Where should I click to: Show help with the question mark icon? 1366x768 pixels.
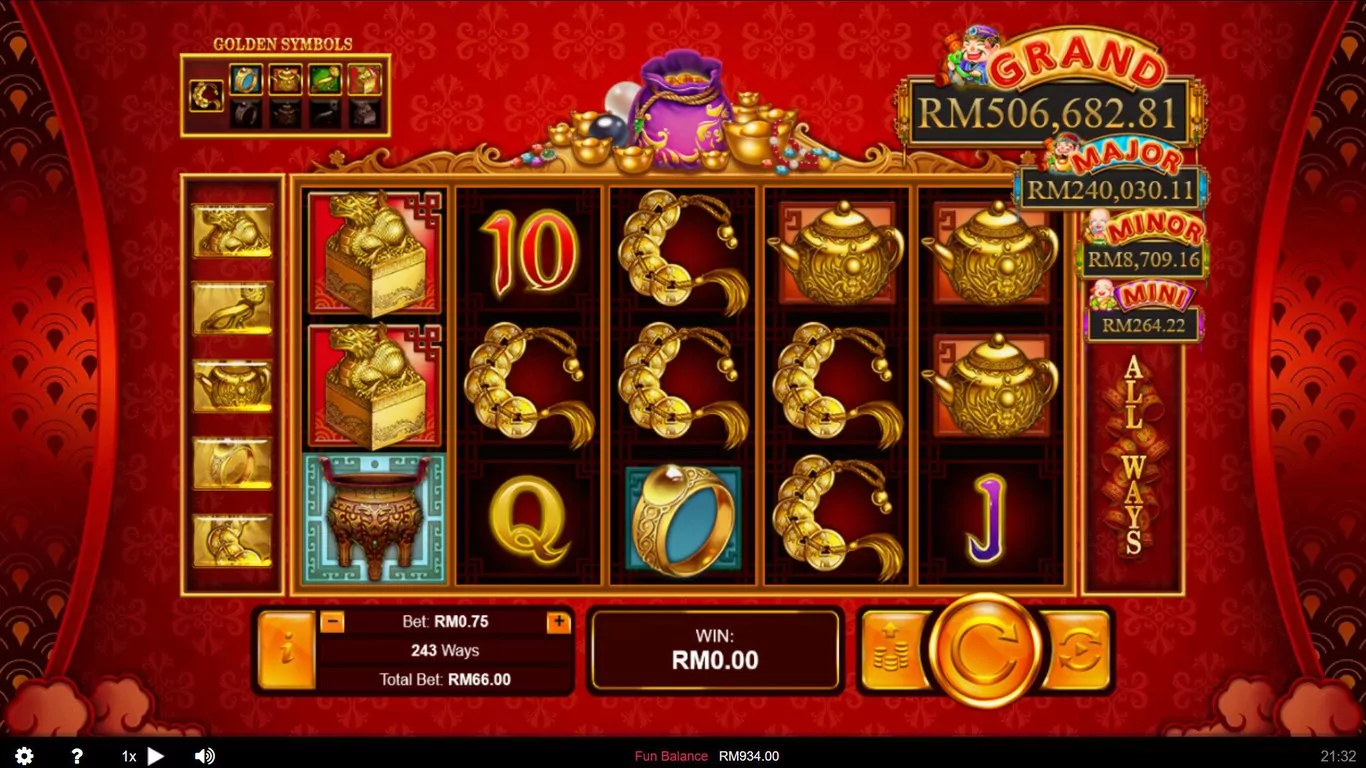coord(76,756)
